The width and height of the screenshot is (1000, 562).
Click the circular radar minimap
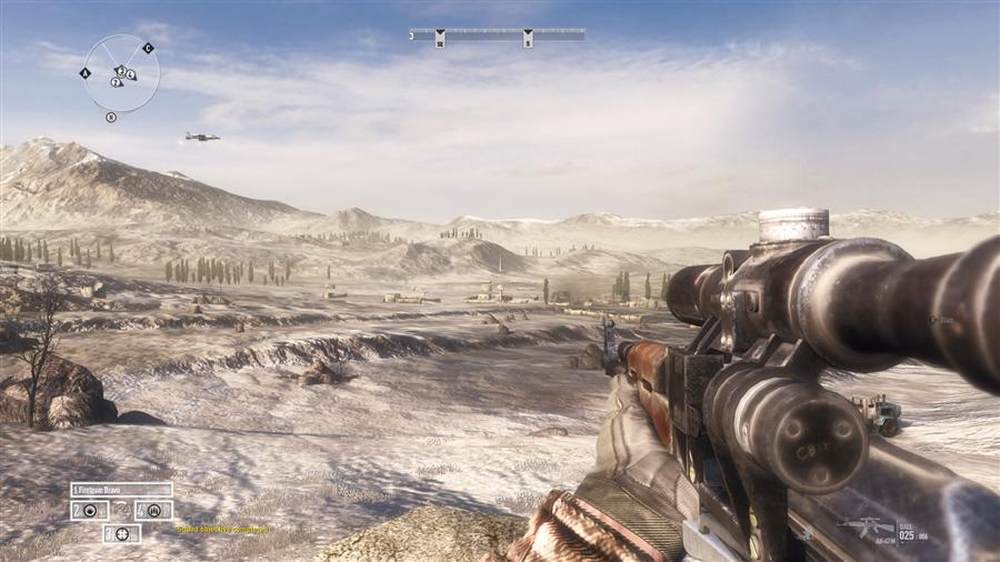pyautogui.click(x=120, y=73)
